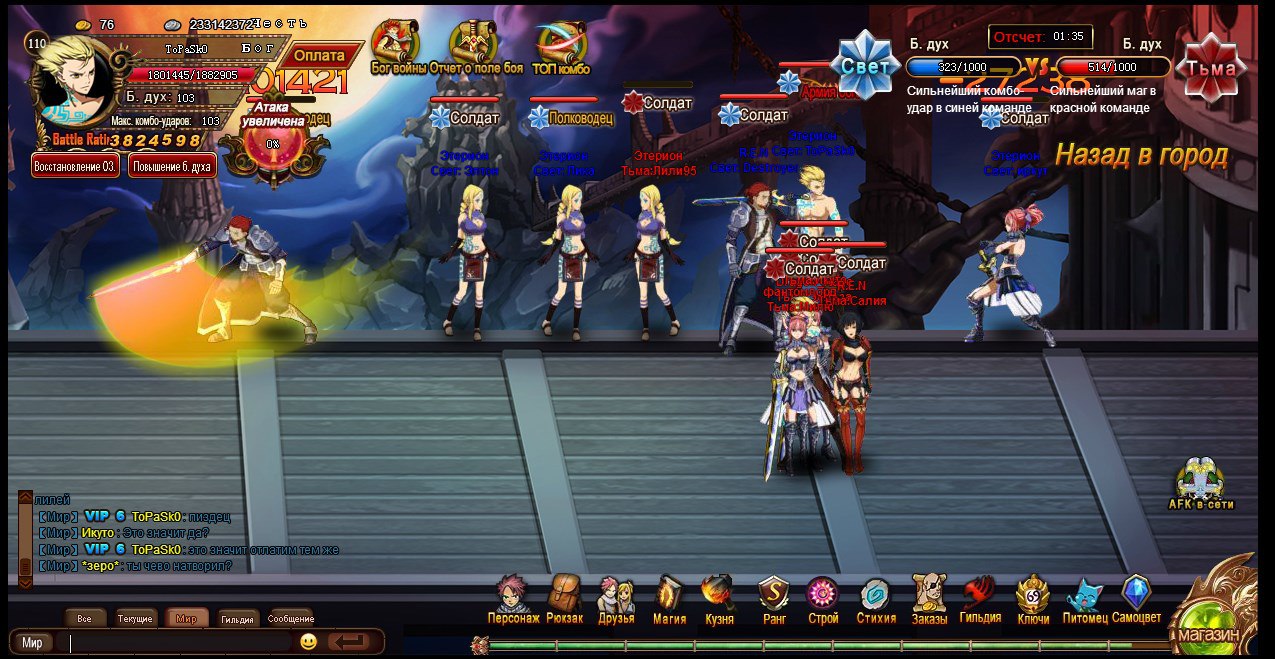This screenshot has width=1275, height=659.
Task: Open the Питомец pet menu
Action: [x=1084, y=598]
